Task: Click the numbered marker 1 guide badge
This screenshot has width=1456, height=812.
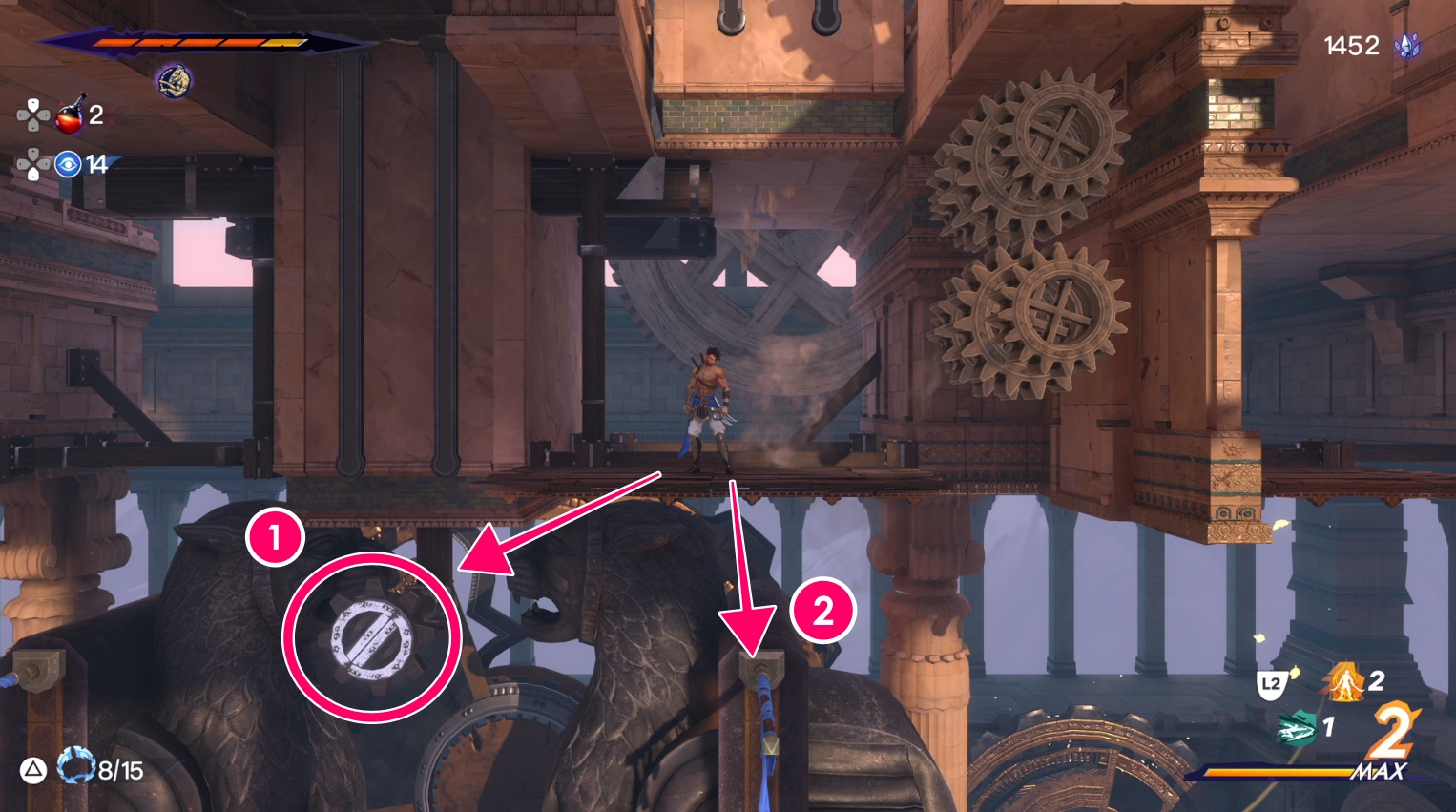Action: click(x=275, y=537)
